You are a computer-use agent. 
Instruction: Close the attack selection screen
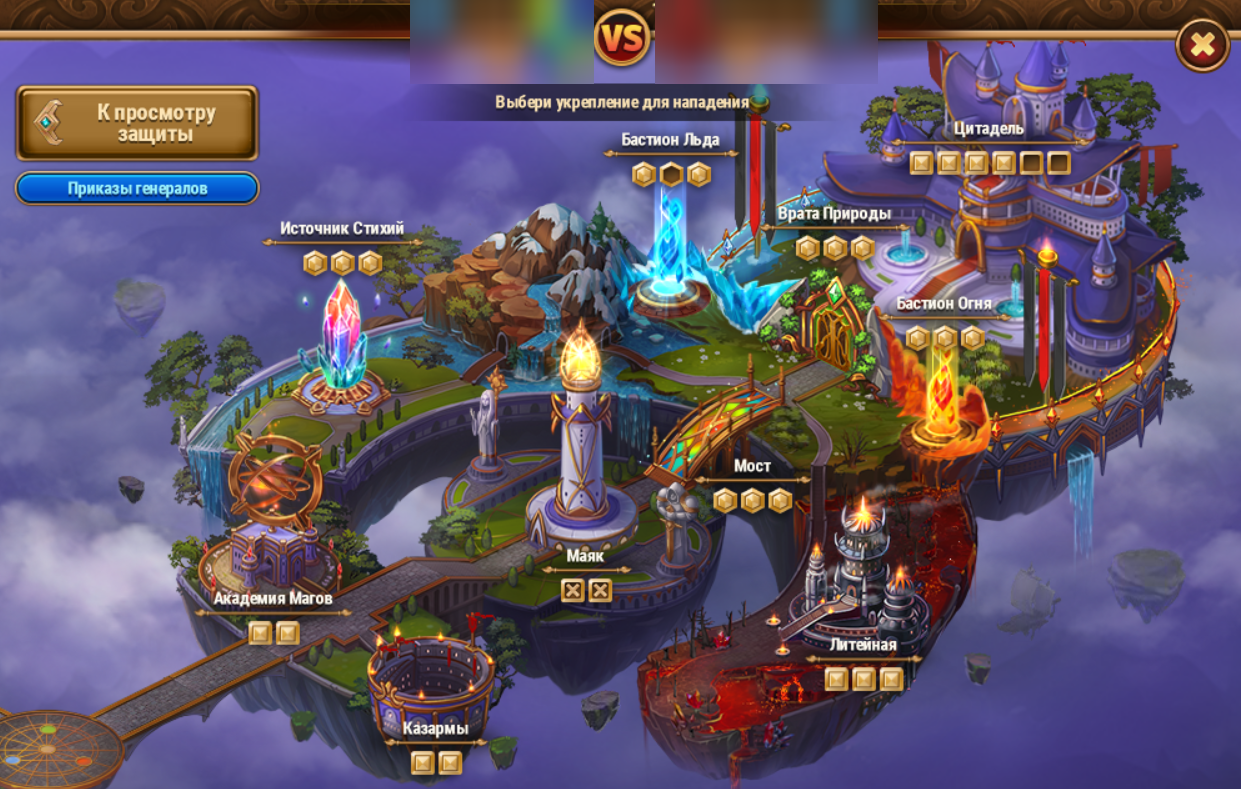click(1202, 45)
